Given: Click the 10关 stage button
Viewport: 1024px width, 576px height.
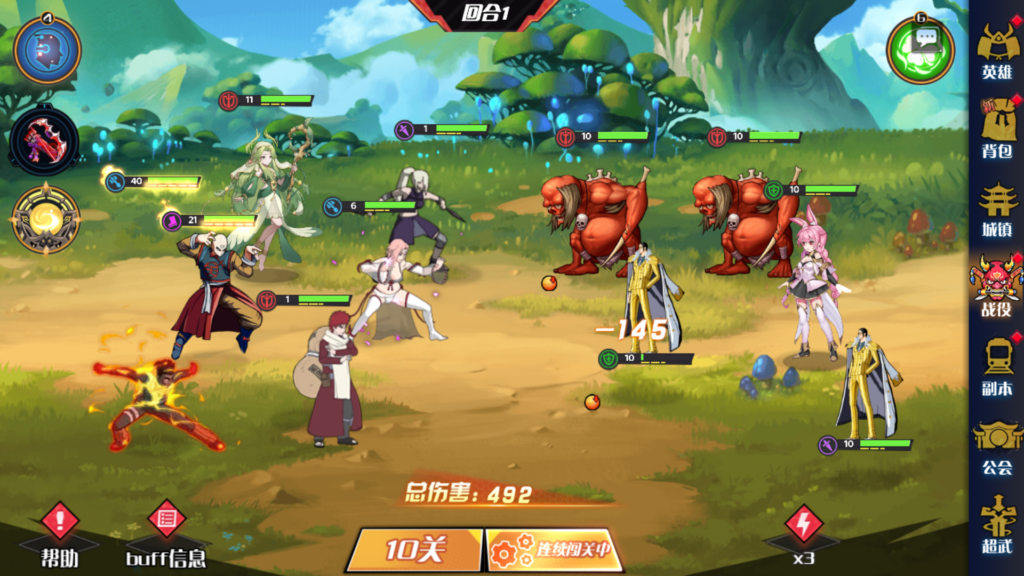Looking at the screenshot, I should click(415, 549).
